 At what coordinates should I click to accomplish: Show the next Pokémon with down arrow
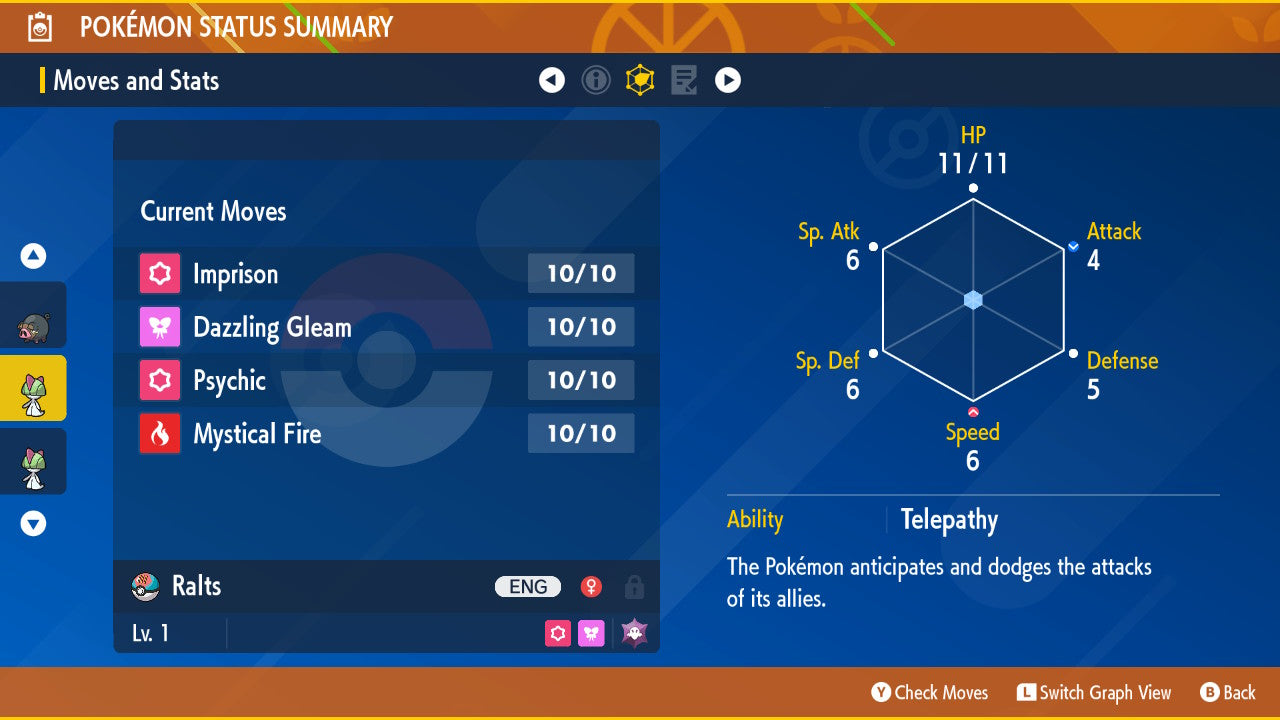[x=34, y=523]
